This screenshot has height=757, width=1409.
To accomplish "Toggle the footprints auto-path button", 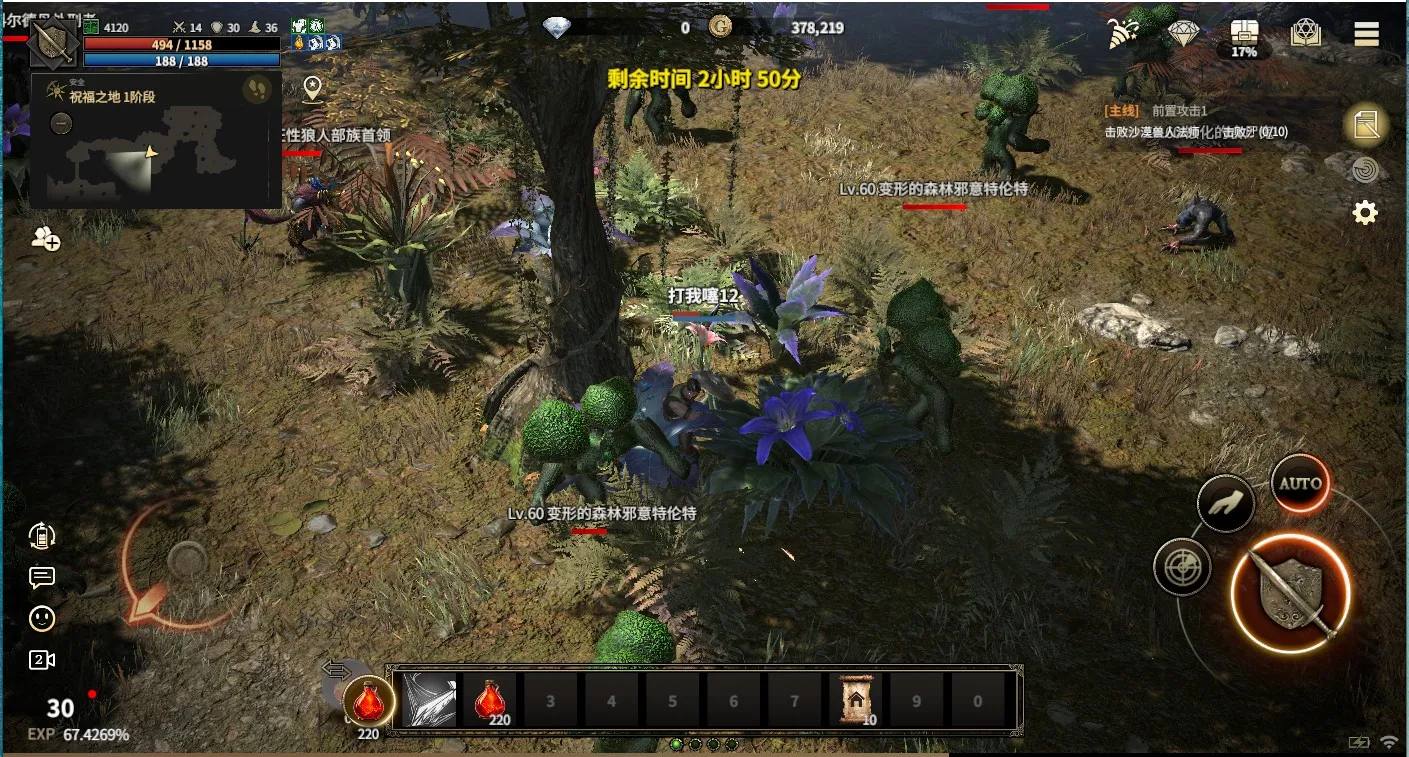I will 257,90.
